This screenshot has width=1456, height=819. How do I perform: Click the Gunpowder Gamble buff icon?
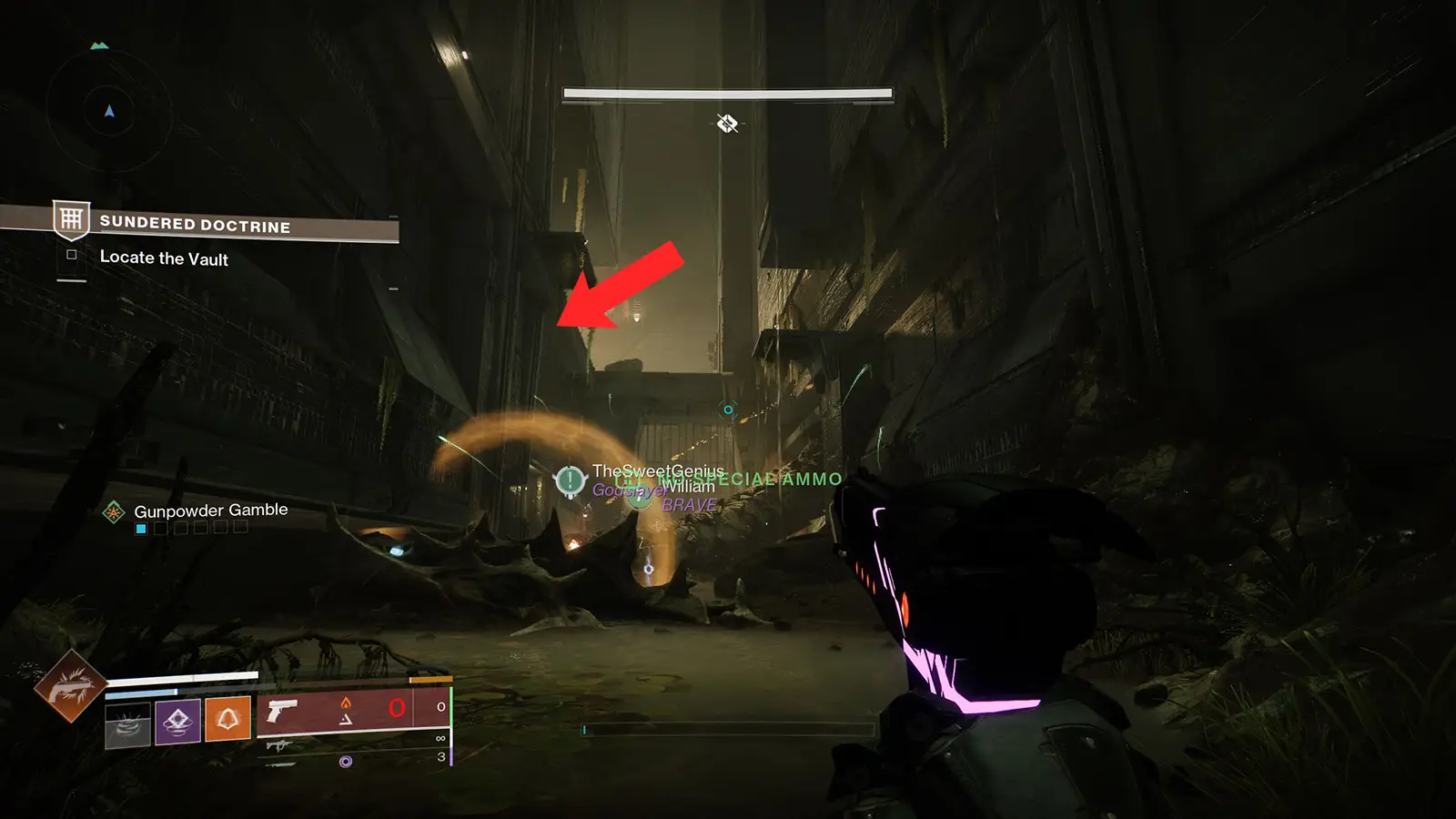[114, 512]
